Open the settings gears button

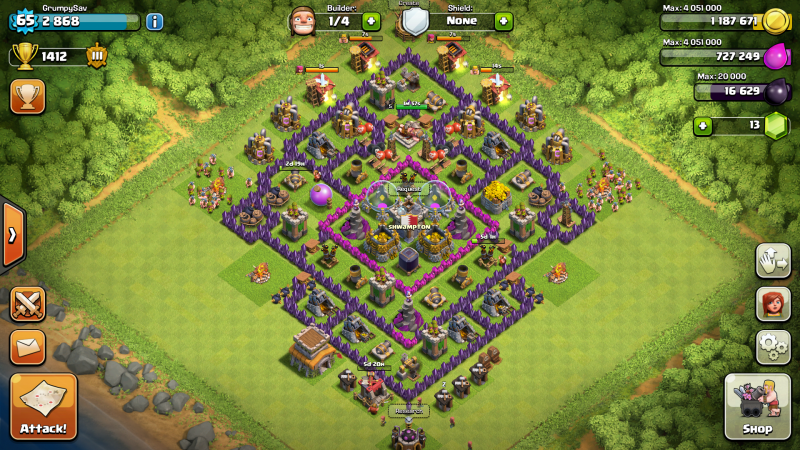[x=773, y=346]
